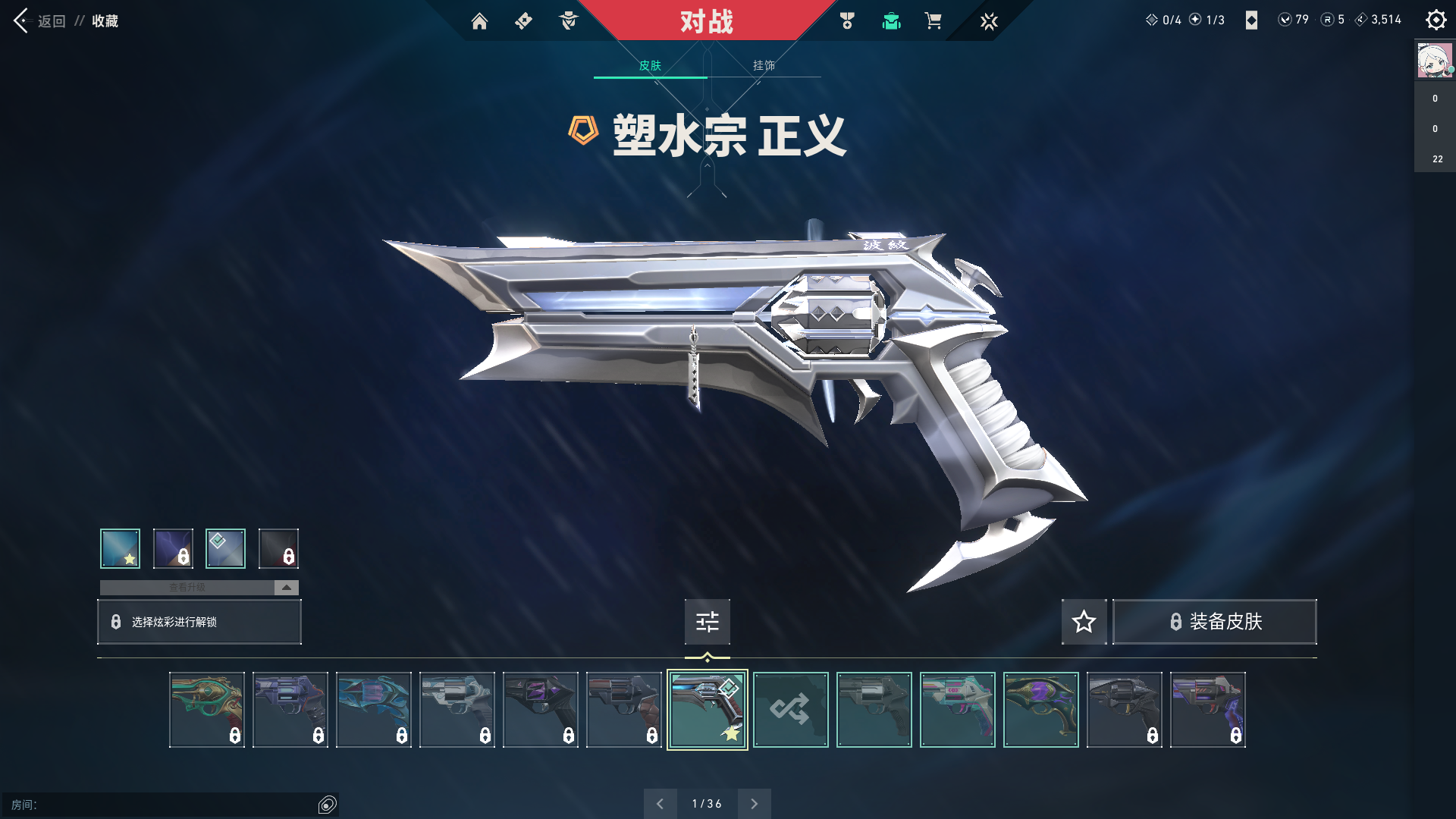Open the agent contracts icon in top navigation
This screenshot has height=819, width=1456.
coord(567,21)
